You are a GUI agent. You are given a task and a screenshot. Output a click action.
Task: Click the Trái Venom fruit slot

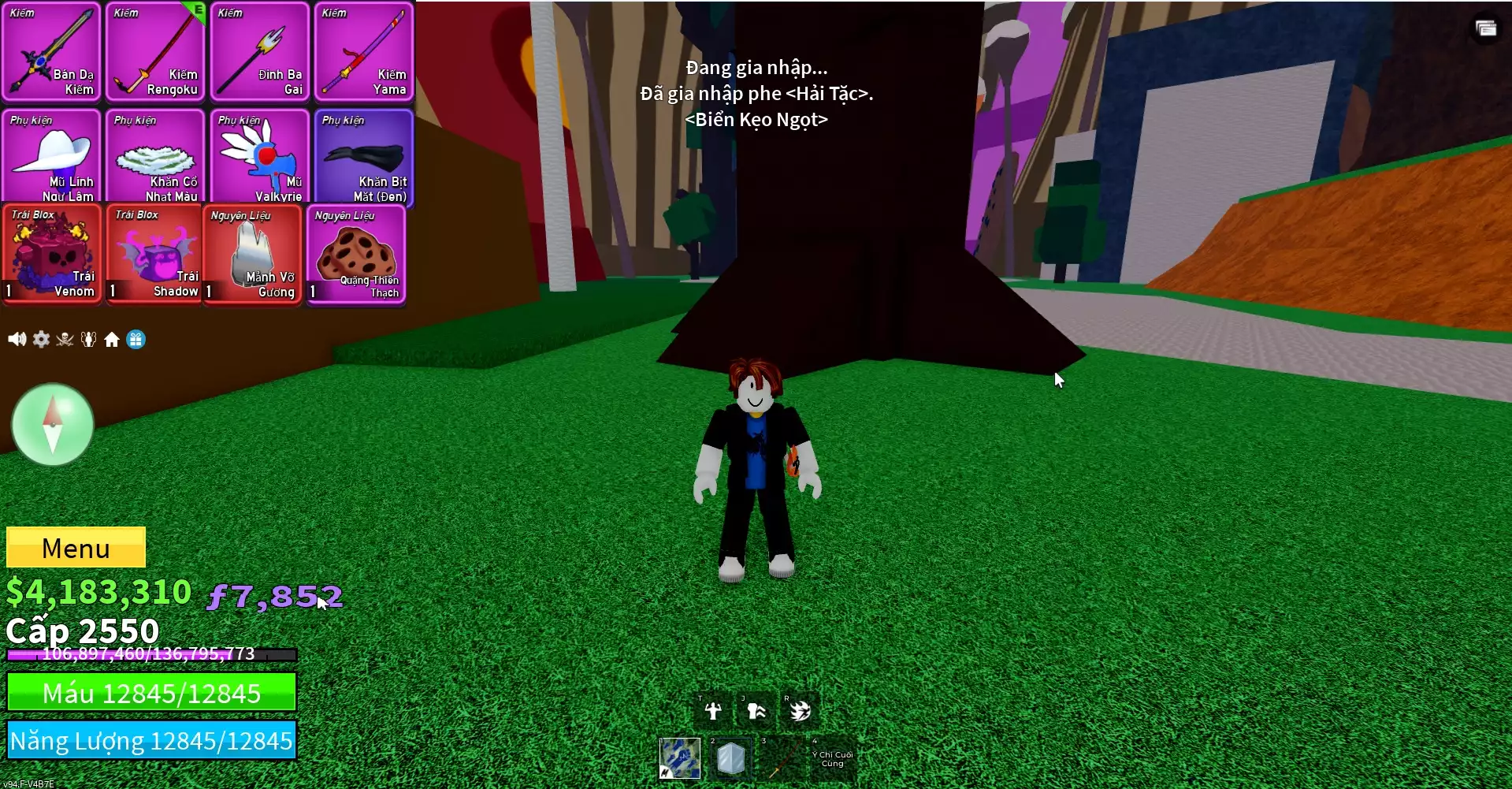coord(52,254)
